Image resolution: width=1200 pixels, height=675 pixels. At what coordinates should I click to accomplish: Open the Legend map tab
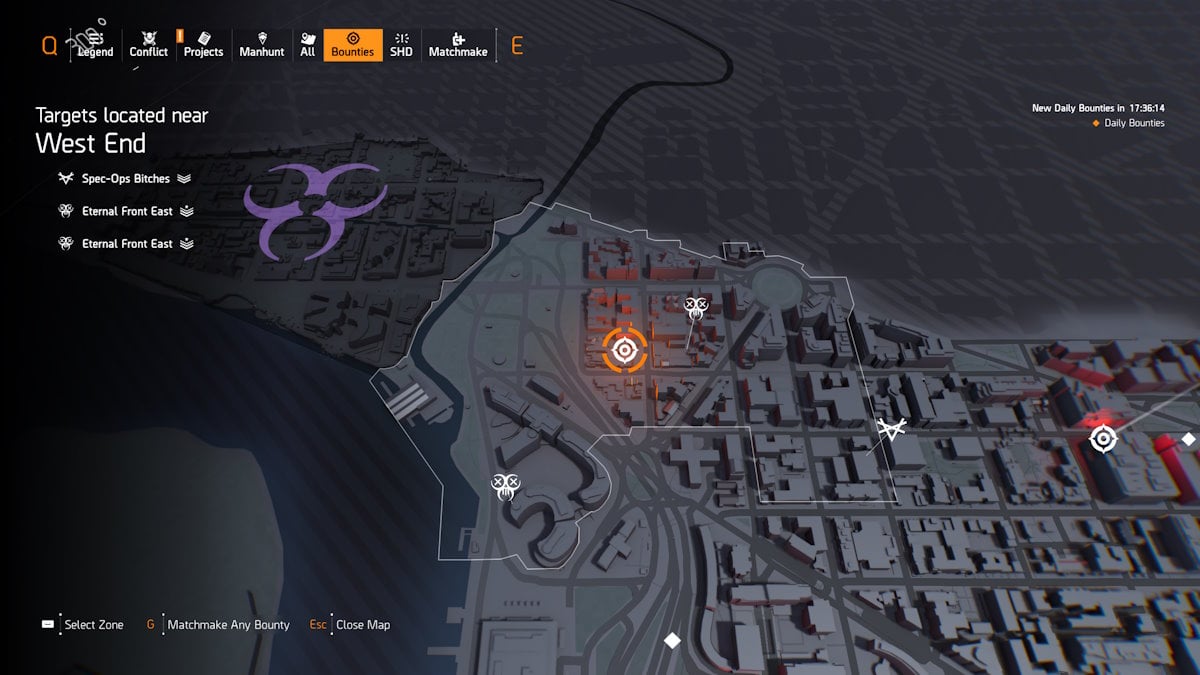(x=96, y=45)
